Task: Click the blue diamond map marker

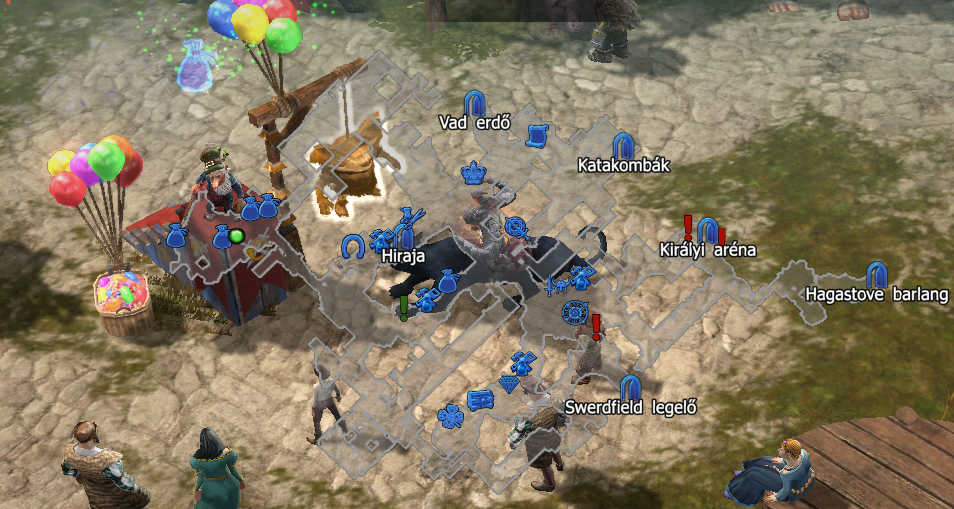Action: click(x=510, y=384)
